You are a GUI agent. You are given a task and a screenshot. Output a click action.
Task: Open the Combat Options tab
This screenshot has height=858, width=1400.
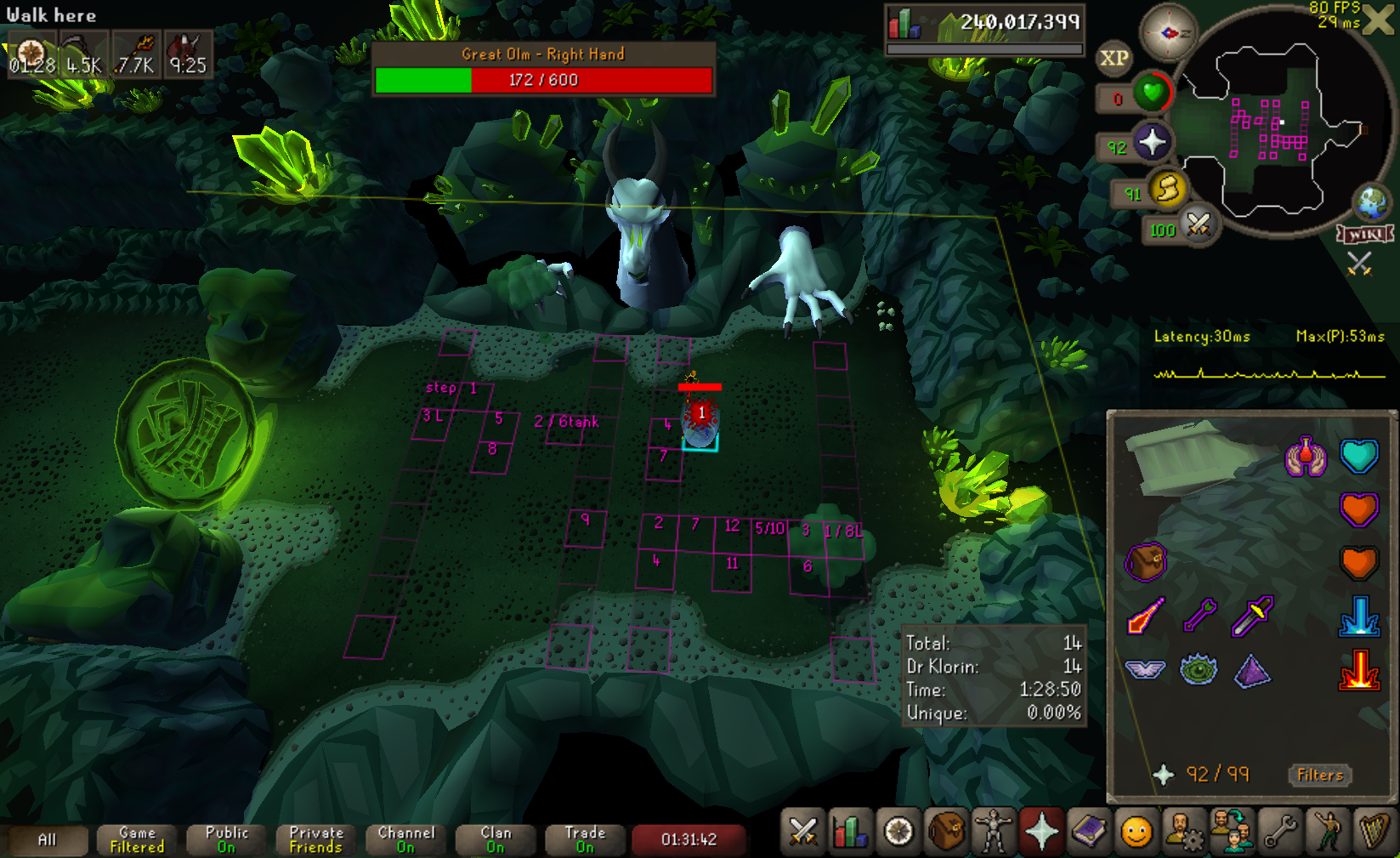[x=802, y=832]
